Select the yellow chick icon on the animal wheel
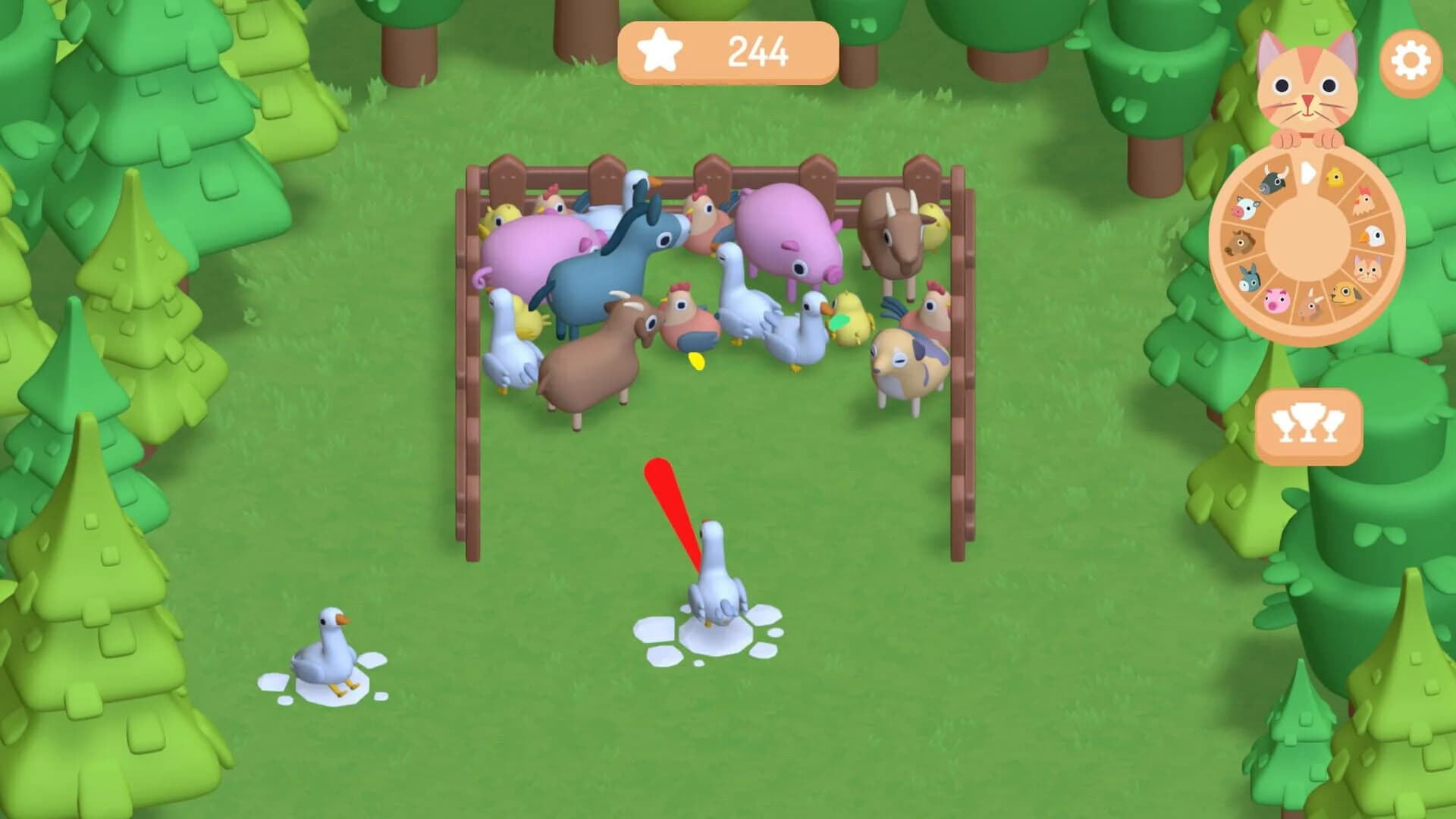This screenshot has height=819, width=1456. (1334, 177)
